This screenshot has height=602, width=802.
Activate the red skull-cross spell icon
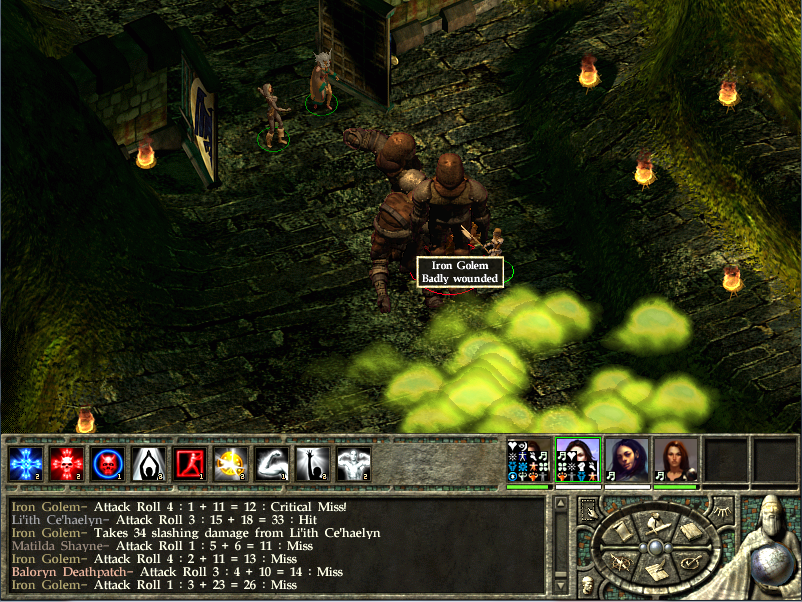pos(66,464)
